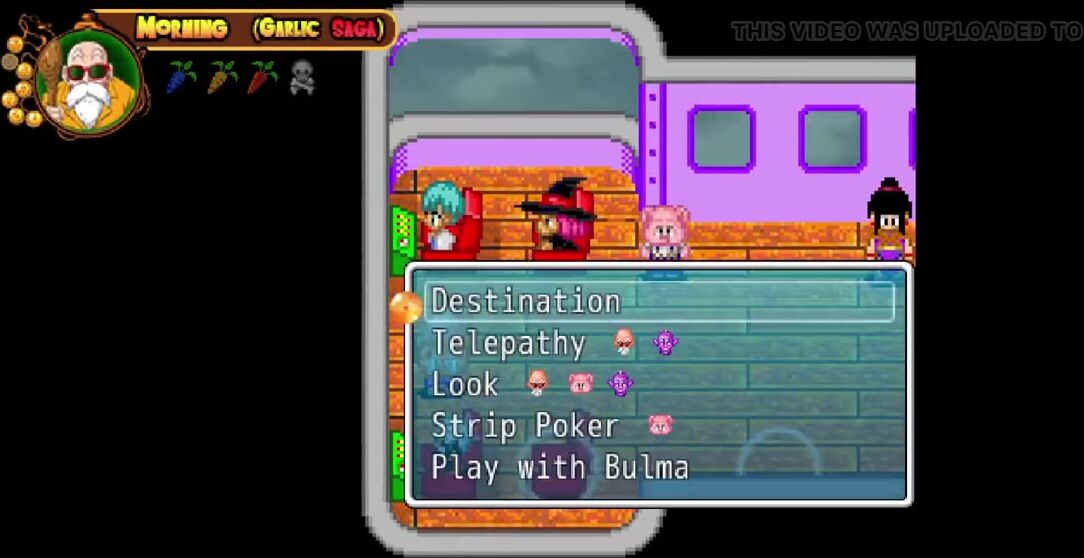1084x558 pixels.
Task: Select the Destination menu option
Action: [526, 302]
